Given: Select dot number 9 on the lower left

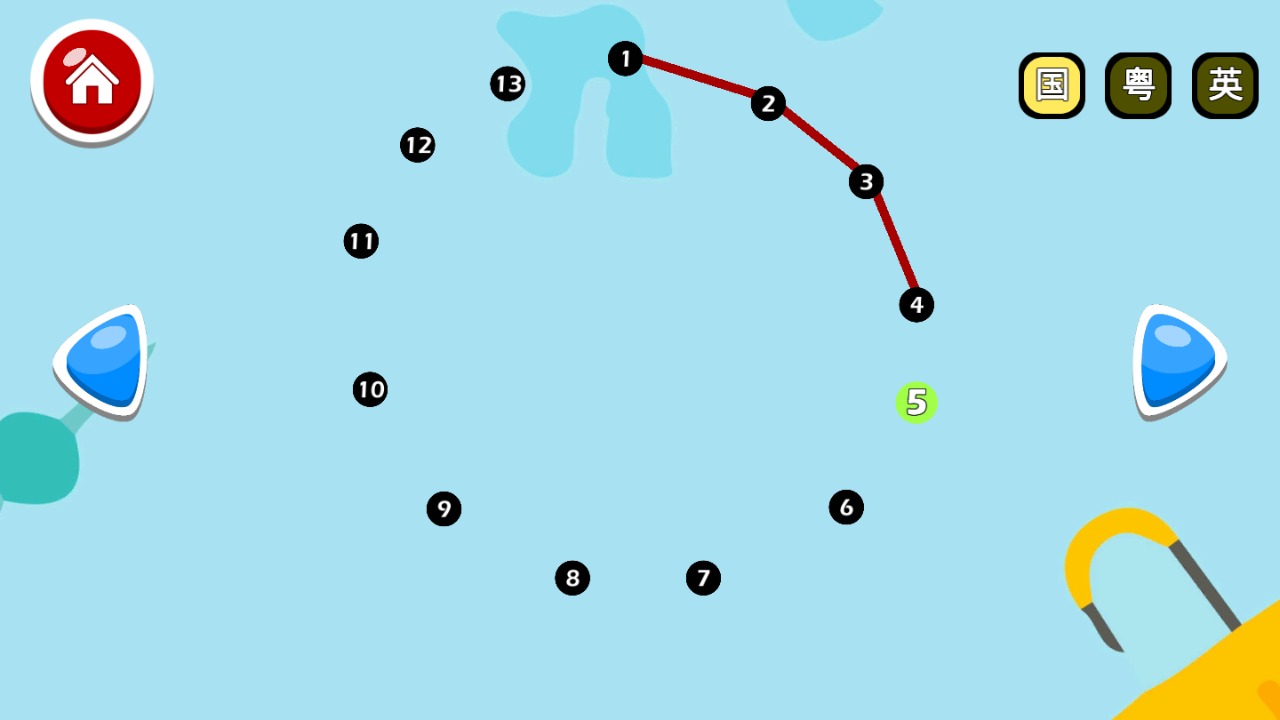Looking at the screenshot, I should coord(444,509).
